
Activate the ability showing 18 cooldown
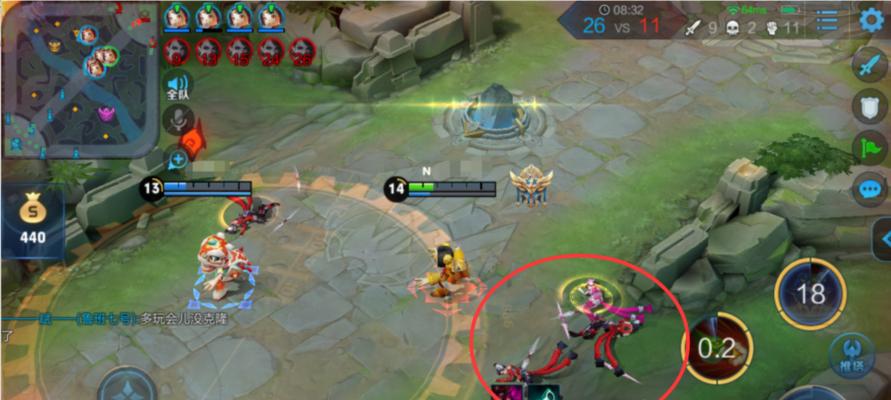[x=810, y=294]
